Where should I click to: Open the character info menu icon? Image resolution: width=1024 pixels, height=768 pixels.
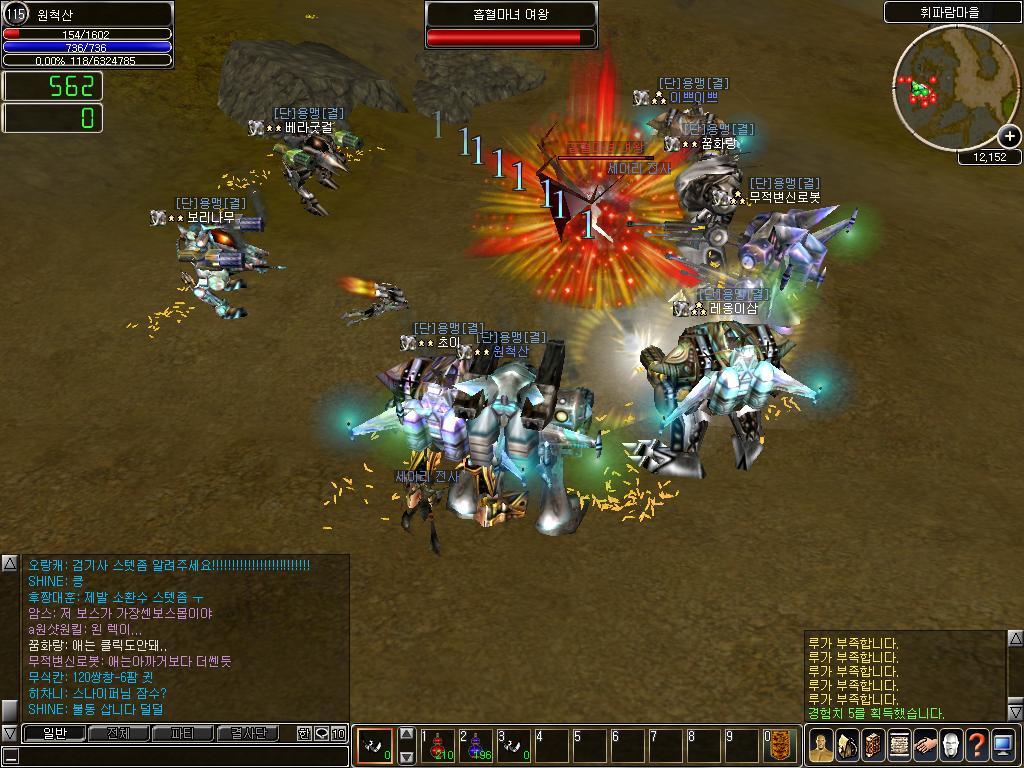pos(821,745)
